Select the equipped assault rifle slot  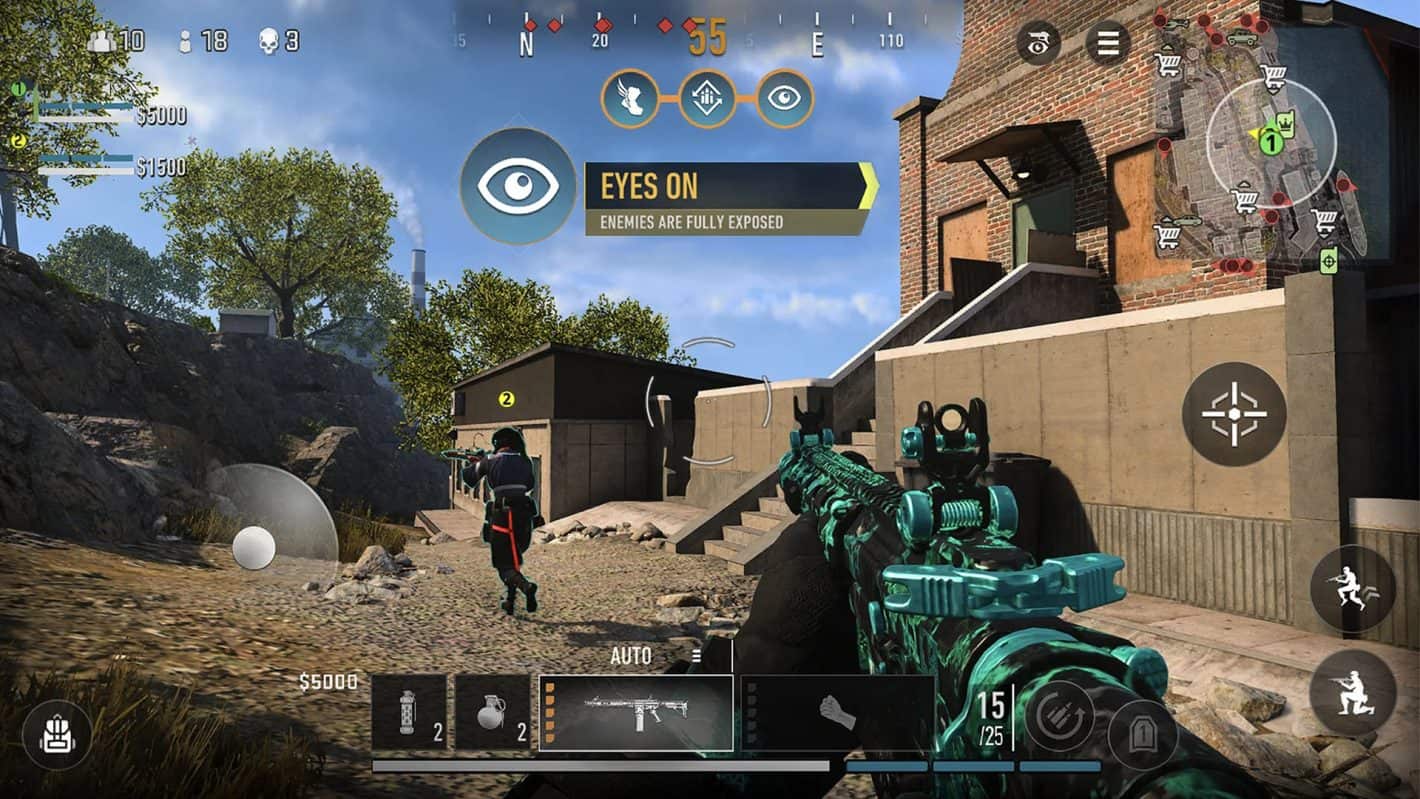pos(636,711)
